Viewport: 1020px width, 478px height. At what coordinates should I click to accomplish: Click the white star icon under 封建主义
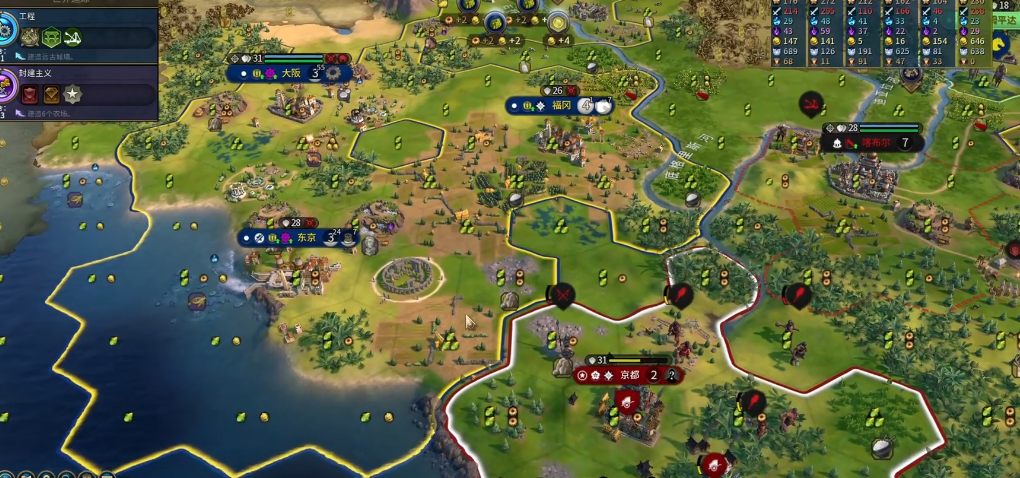coord(72,95)
